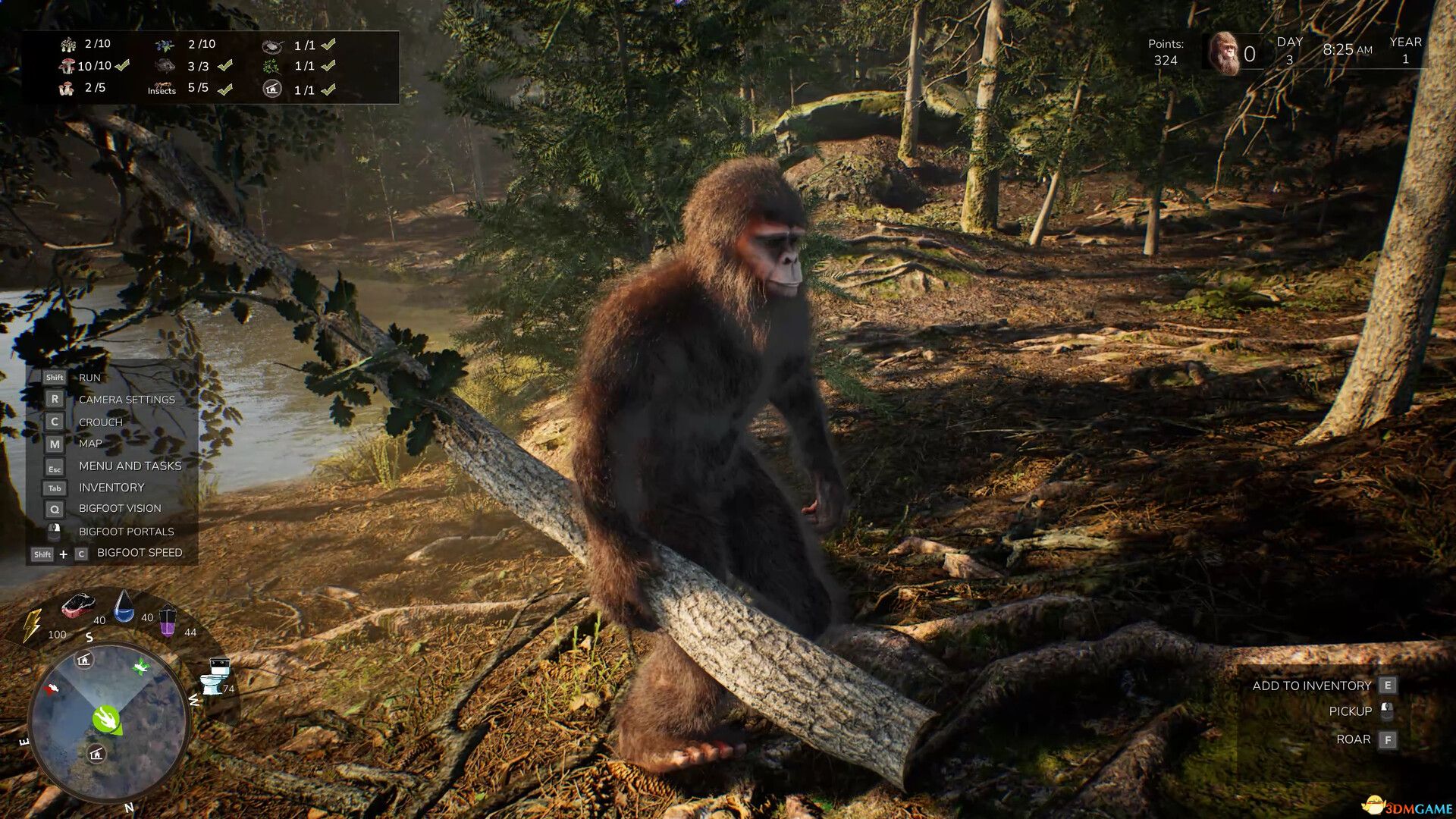Click the purple potion vial icon
This screenshot has height=819, width=1456.
click(x=168, y=623)
